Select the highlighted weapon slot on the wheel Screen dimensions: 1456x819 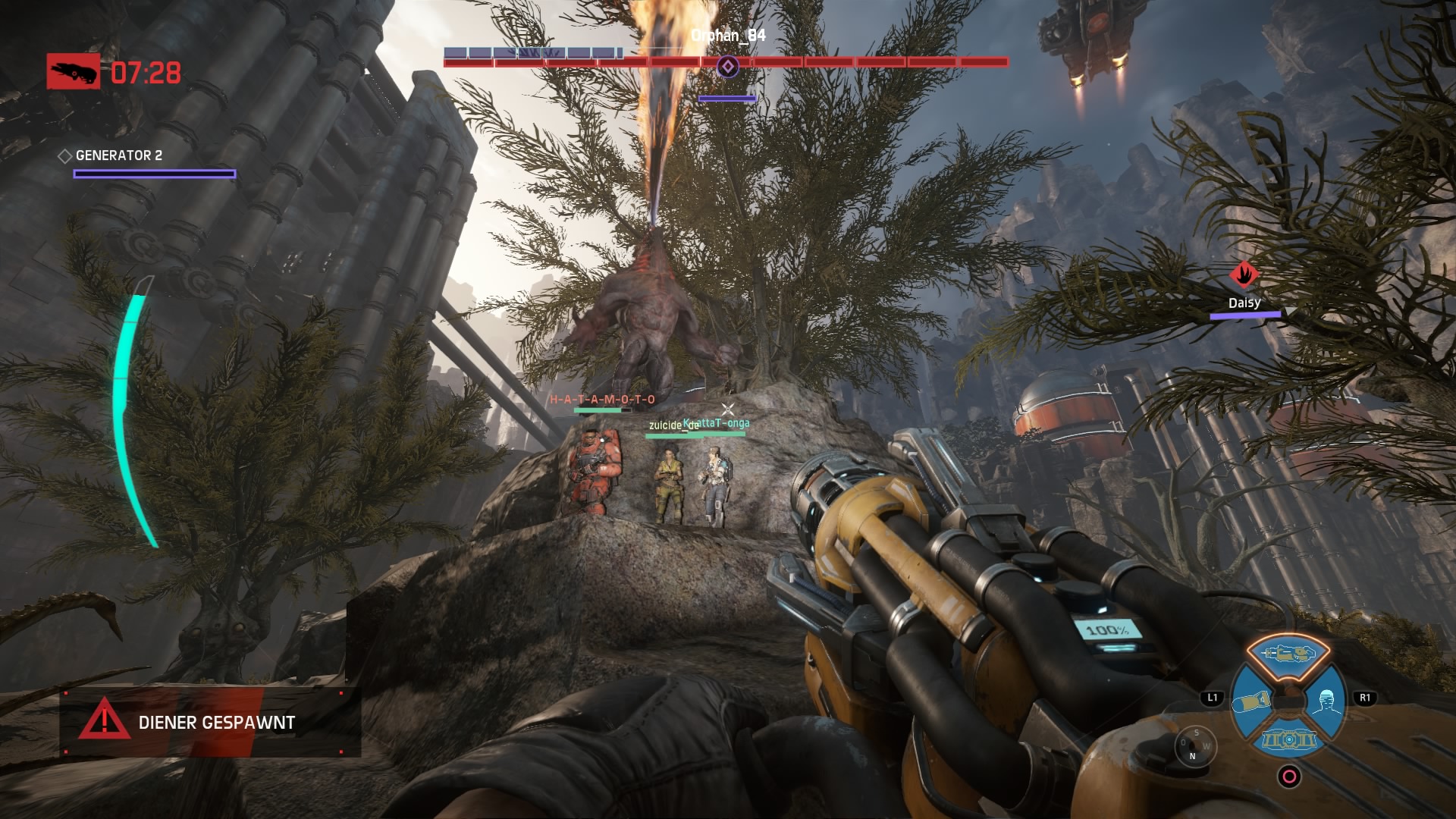[1288, 654]
